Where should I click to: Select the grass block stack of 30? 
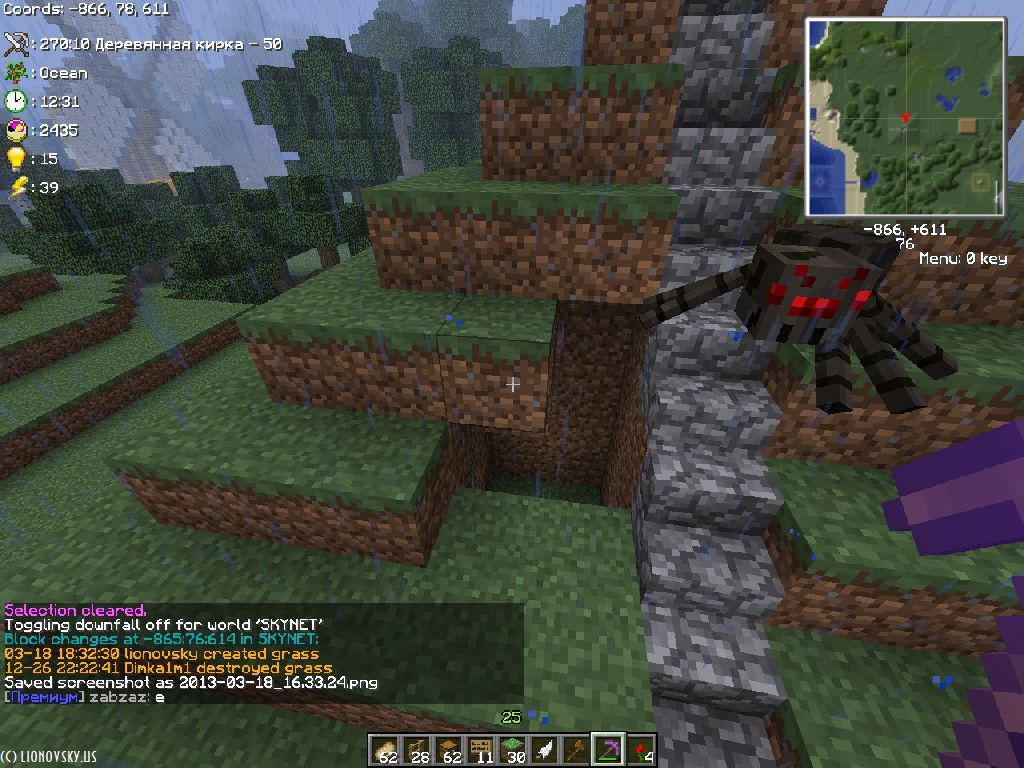(513, 750)
